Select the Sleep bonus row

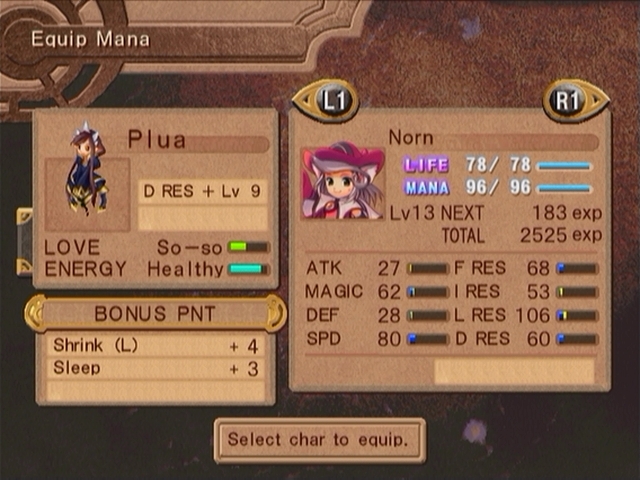tap(157, 369)
